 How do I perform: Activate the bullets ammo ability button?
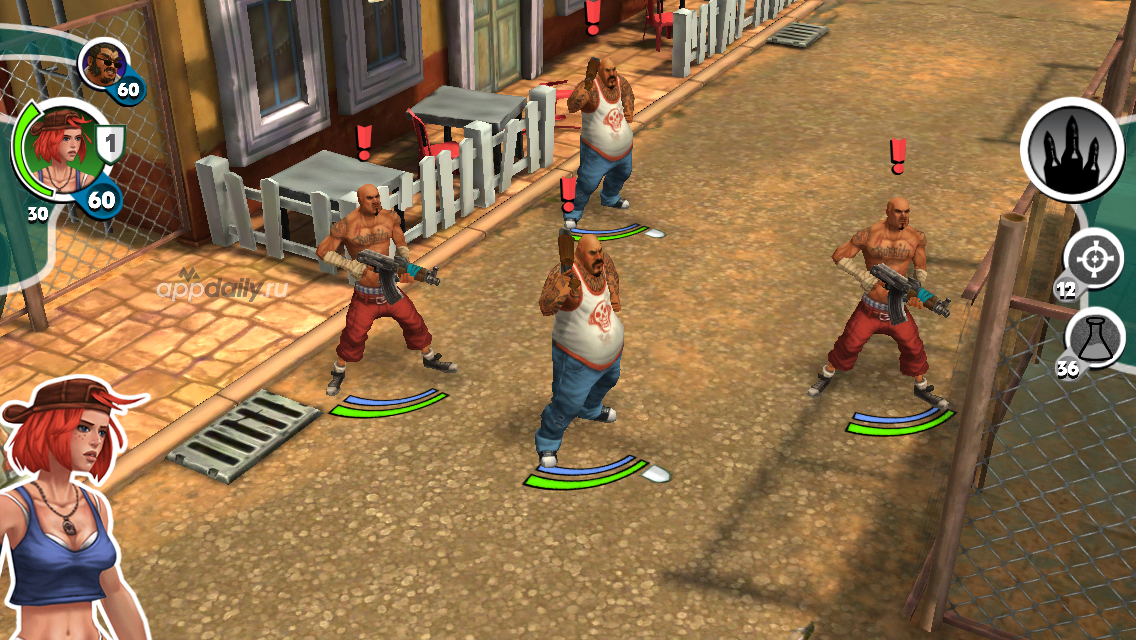(1071, 151)
